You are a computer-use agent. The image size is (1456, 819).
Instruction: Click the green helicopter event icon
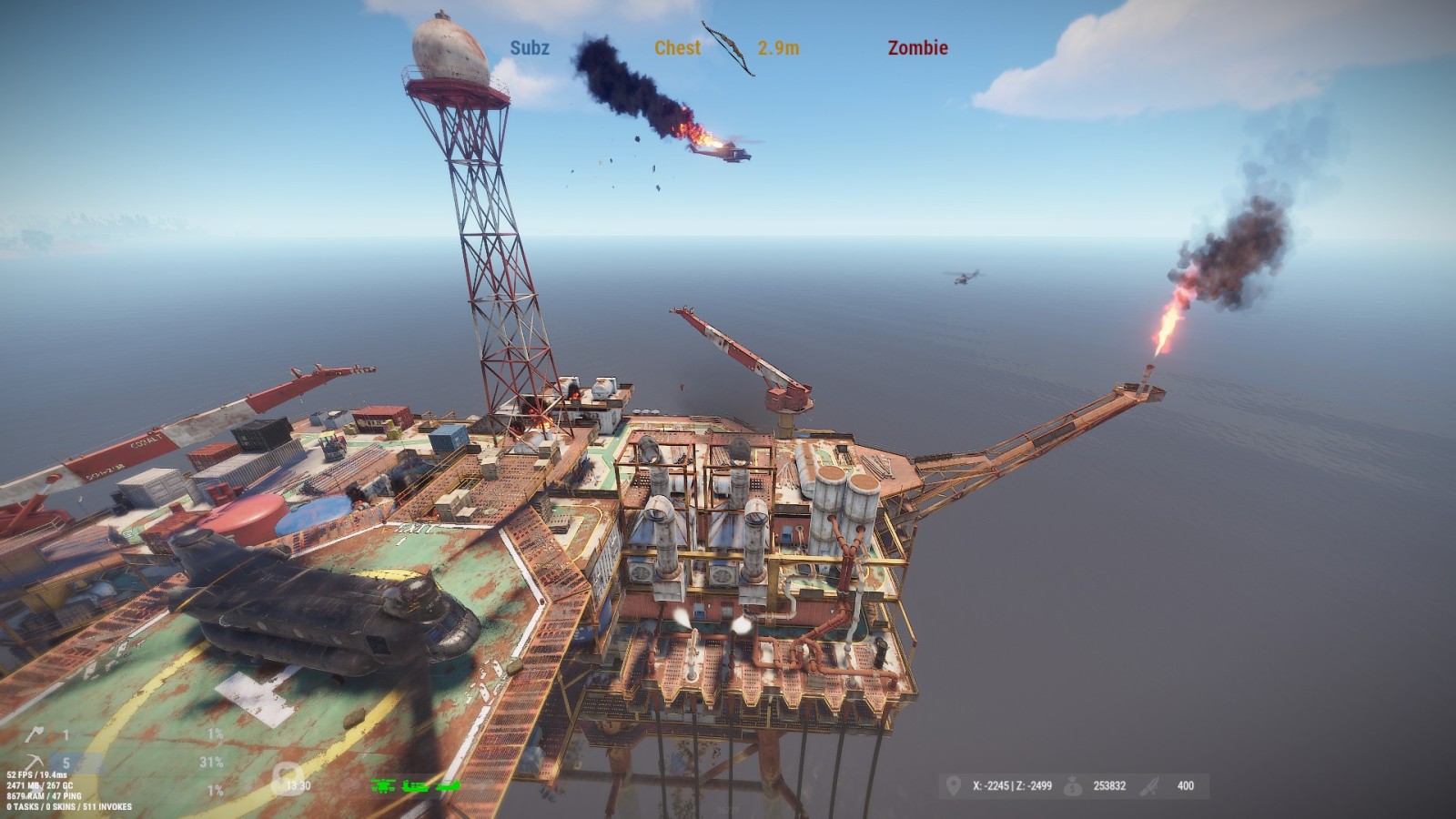[x=383, y=785]
